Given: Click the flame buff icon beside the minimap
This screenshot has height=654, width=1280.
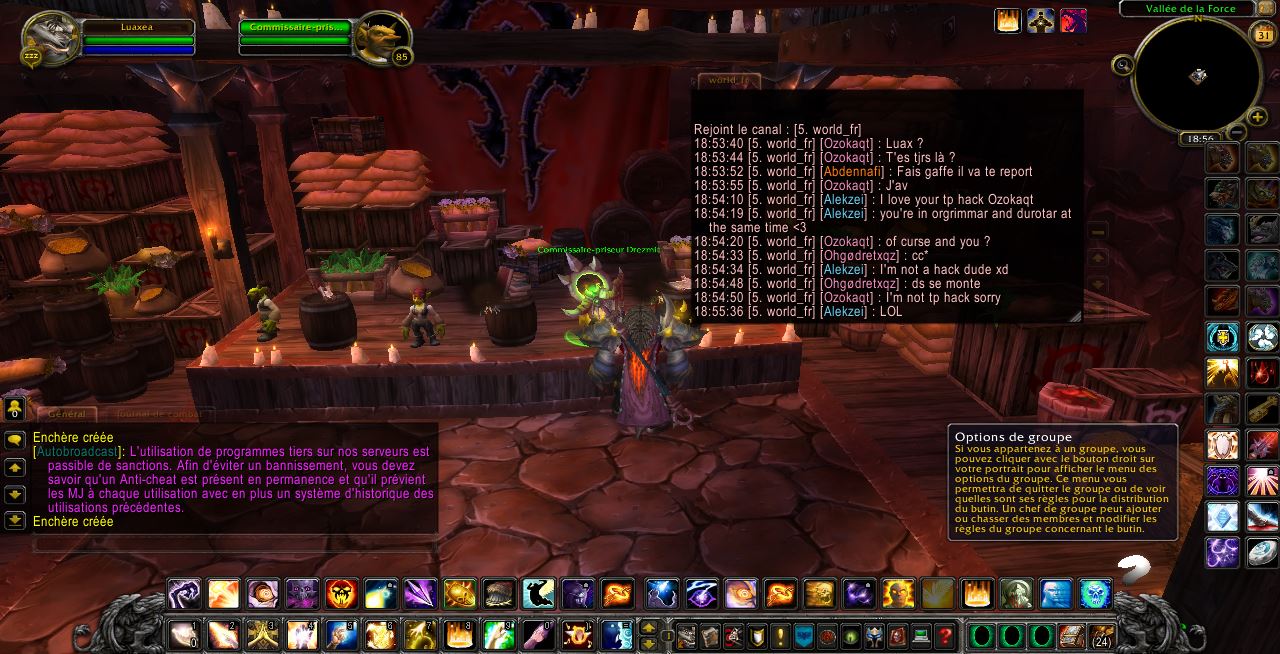Looking at the screenshot, I should pyautogui.click(x=1008, y=20).
